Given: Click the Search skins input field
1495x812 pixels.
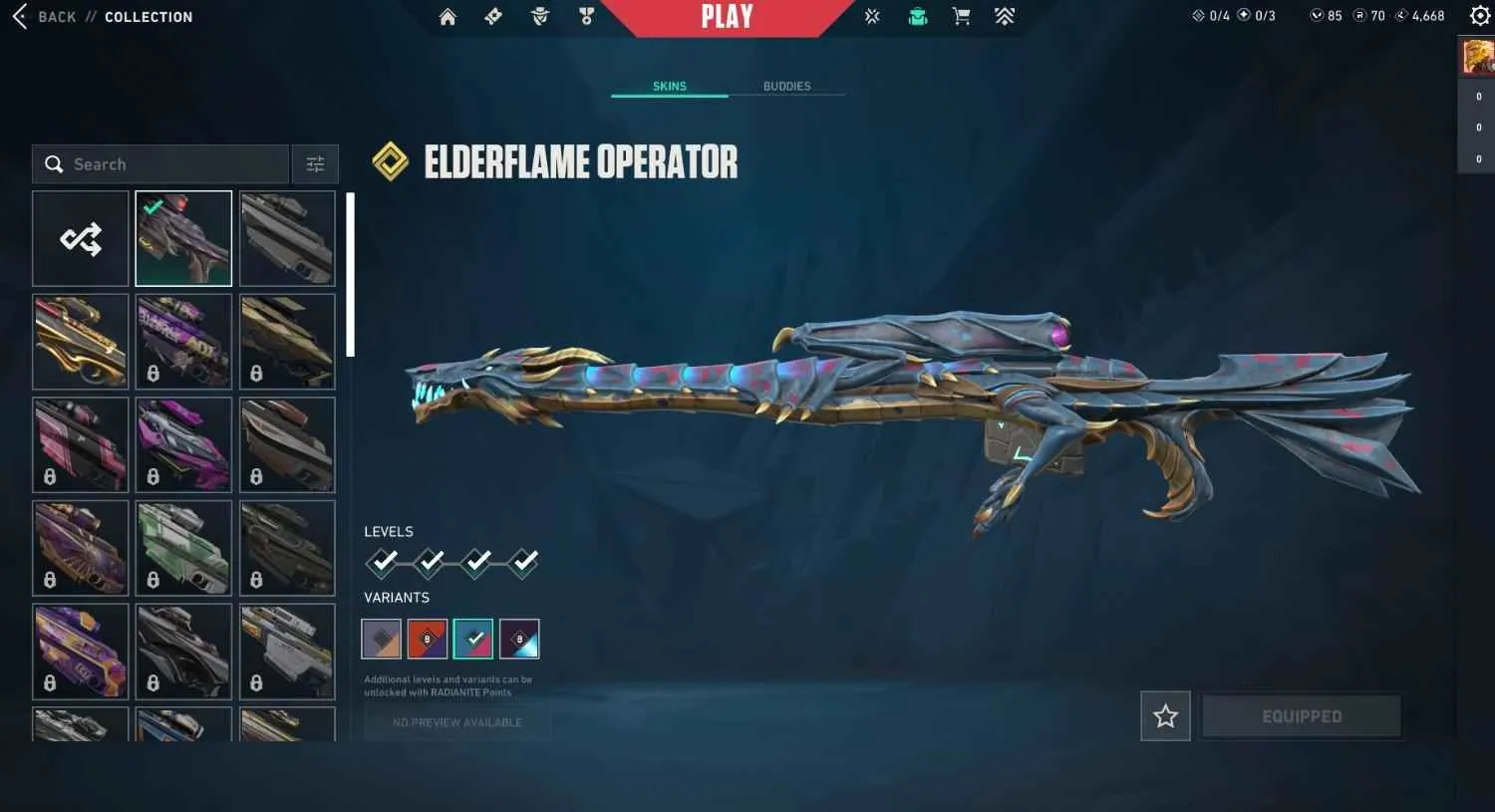Looking at the screenshot, I should [x=159, y=163].
